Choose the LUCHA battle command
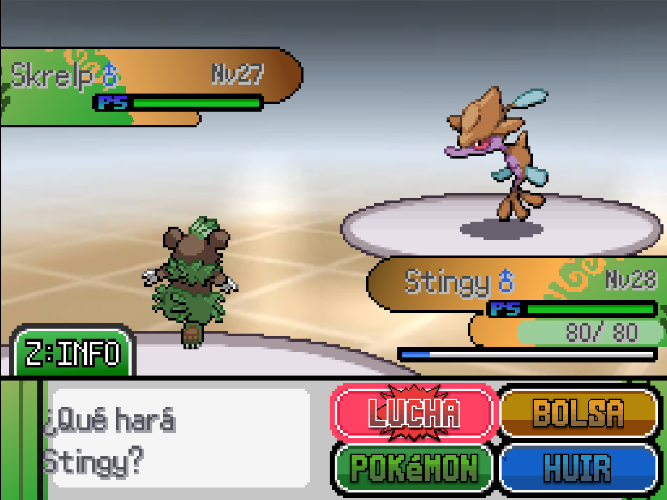 click(x=413, y=412)
